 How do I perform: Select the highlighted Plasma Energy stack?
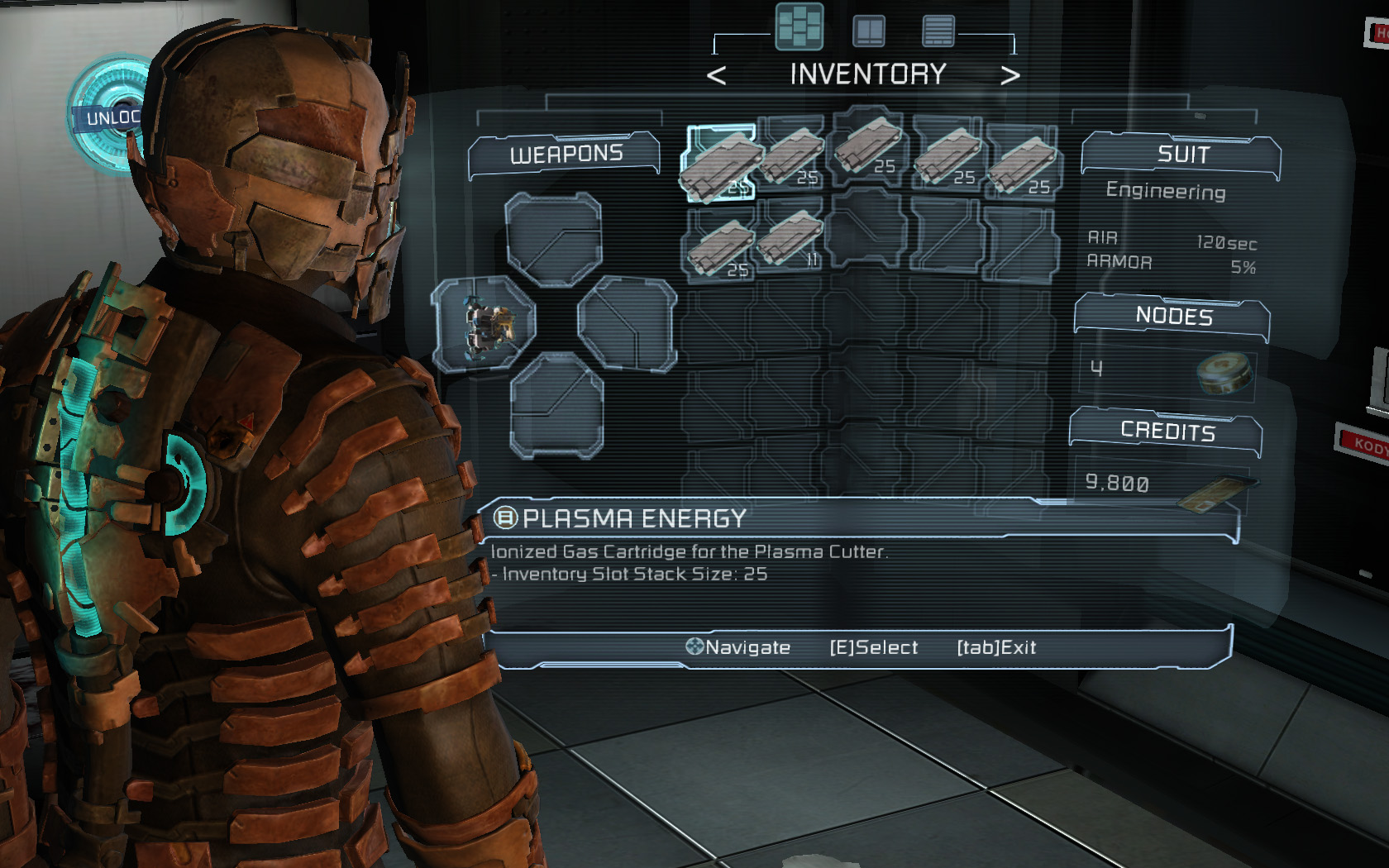click(x=721, y=163)
